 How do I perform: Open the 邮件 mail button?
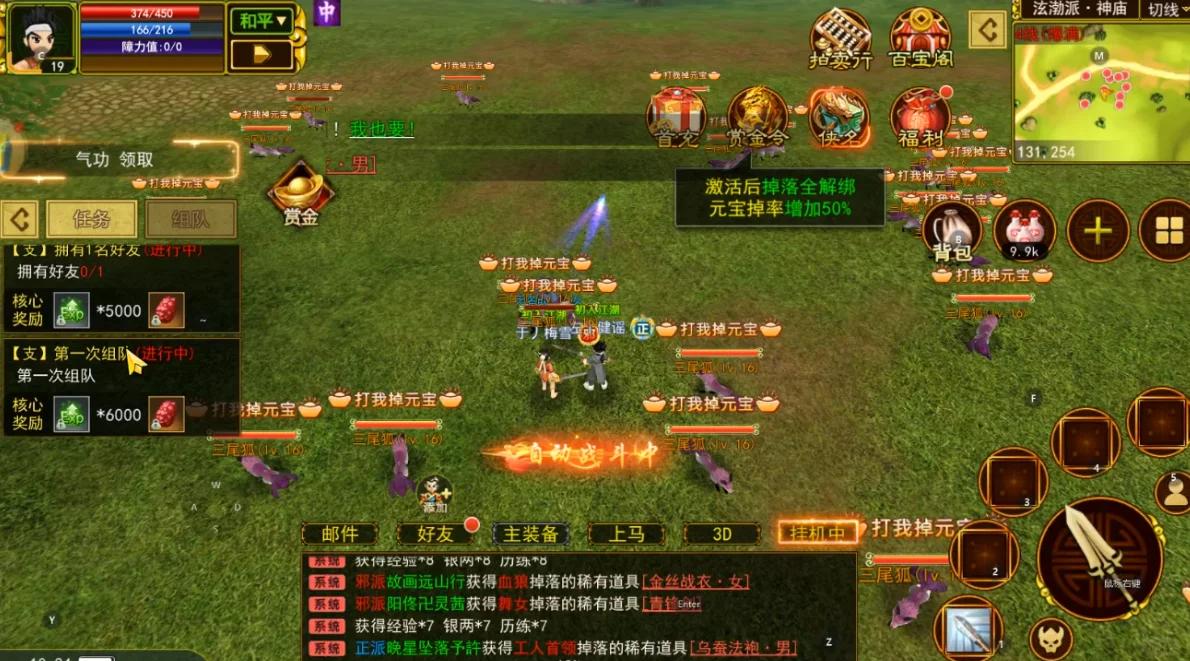pyautogui.click(x=340, y=534)
